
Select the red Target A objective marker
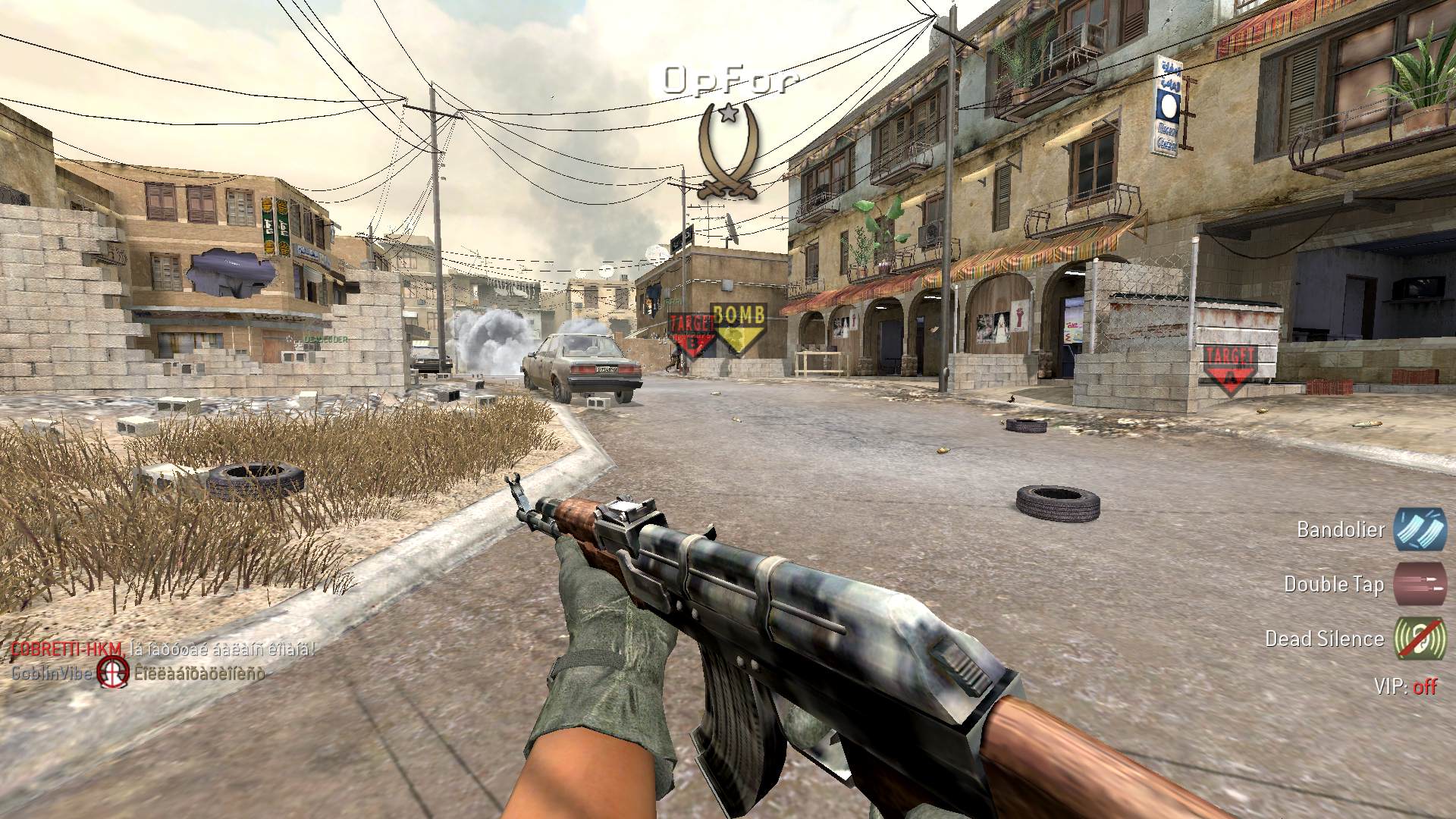pyautogui.click(x=1230, y=368)
